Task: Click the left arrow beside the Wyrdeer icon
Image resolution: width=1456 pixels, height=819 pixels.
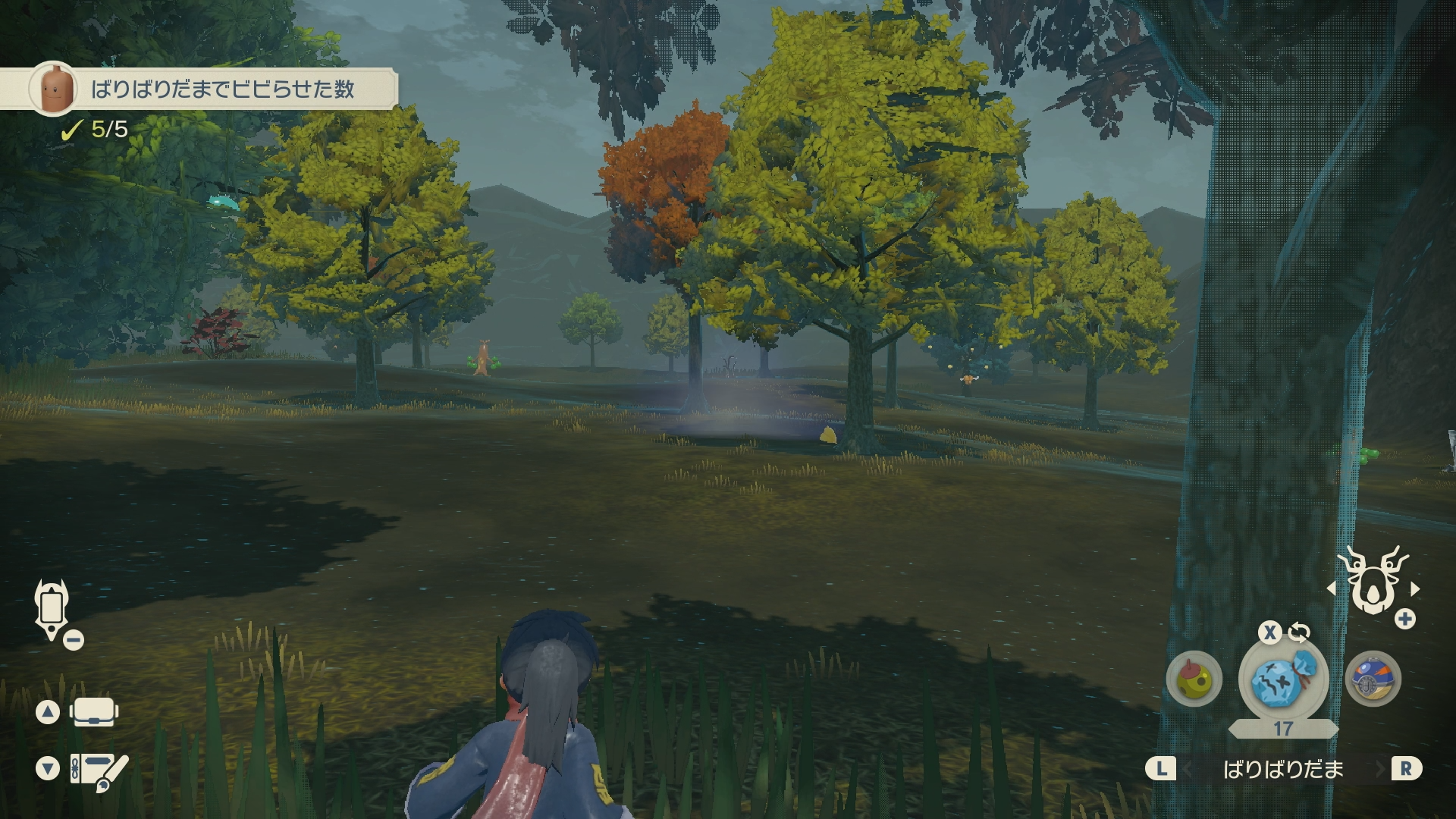Action: click(x=1331, y=588)
